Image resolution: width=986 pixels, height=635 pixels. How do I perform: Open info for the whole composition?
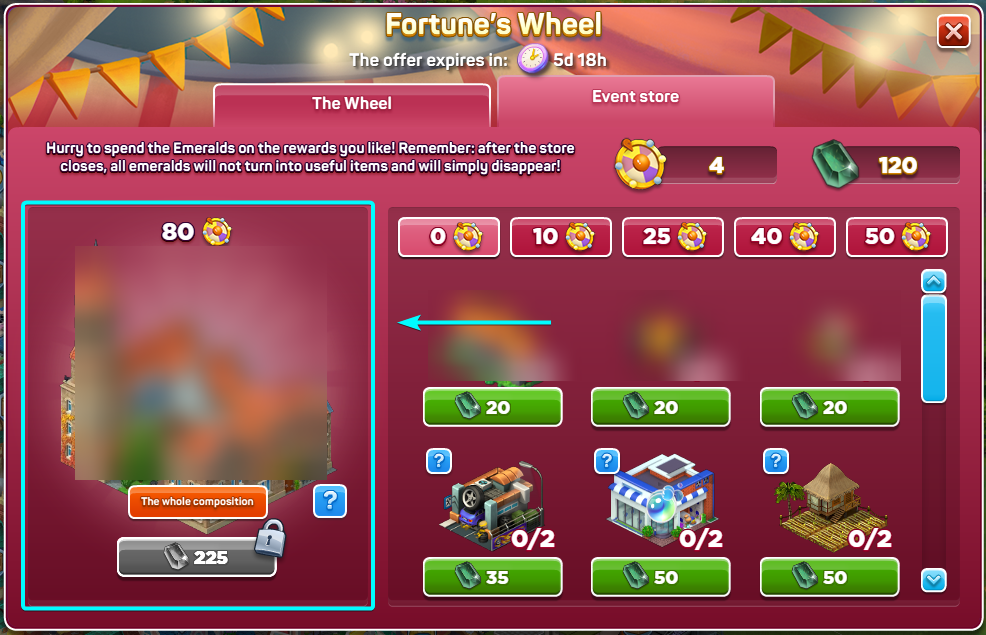tap(329, 501)
